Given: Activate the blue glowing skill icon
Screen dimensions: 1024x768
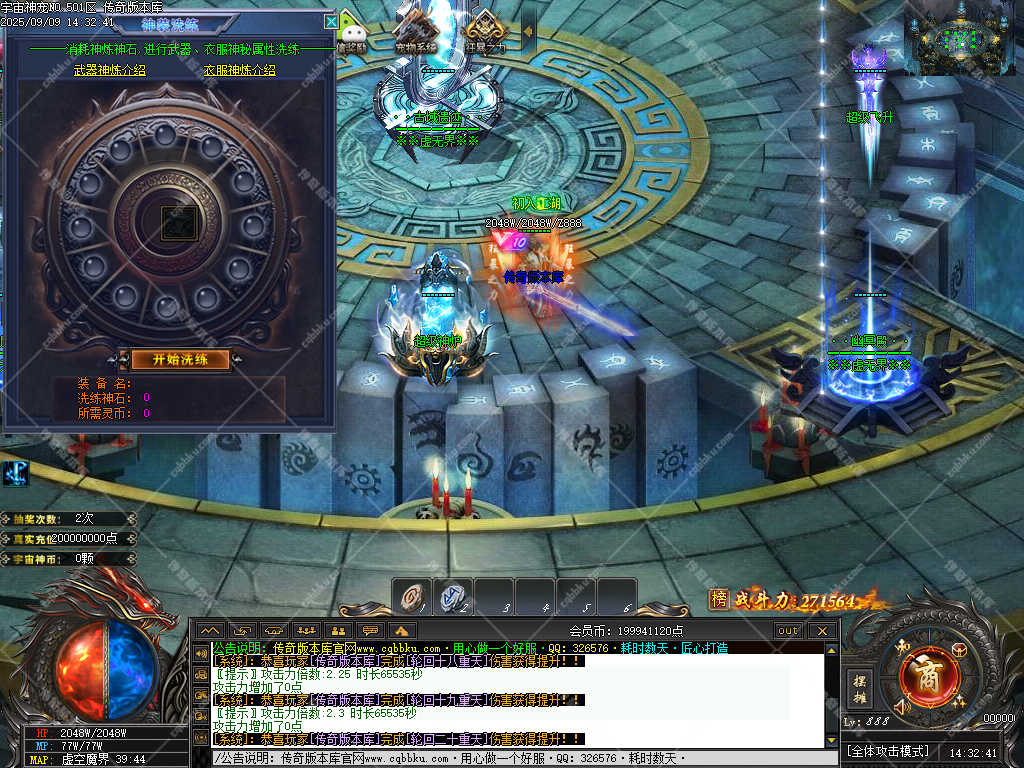Looking at the screenshot, I should pos(15,473).
